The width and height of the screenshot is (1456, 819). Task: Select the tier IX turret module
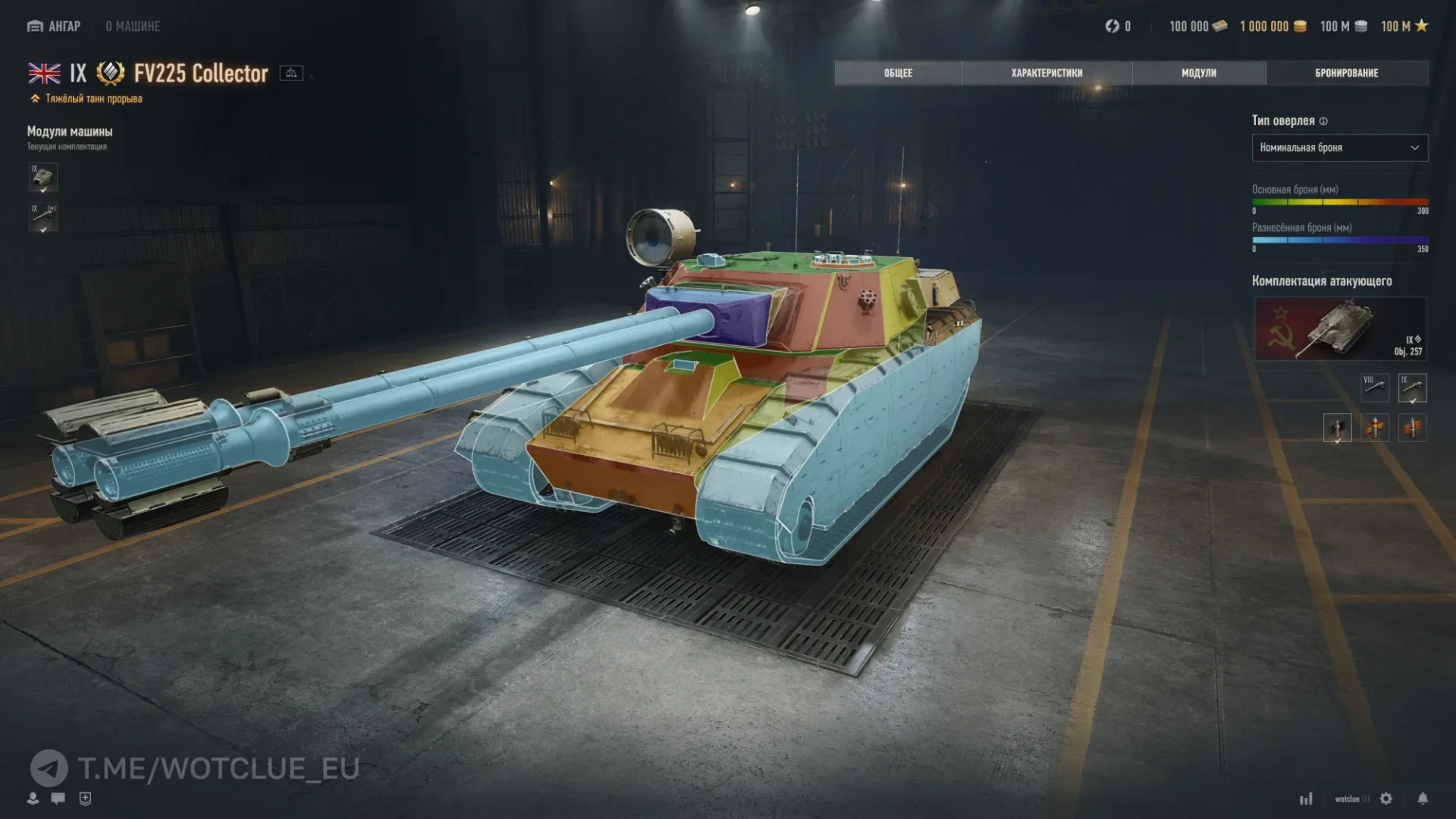point(43,177)
